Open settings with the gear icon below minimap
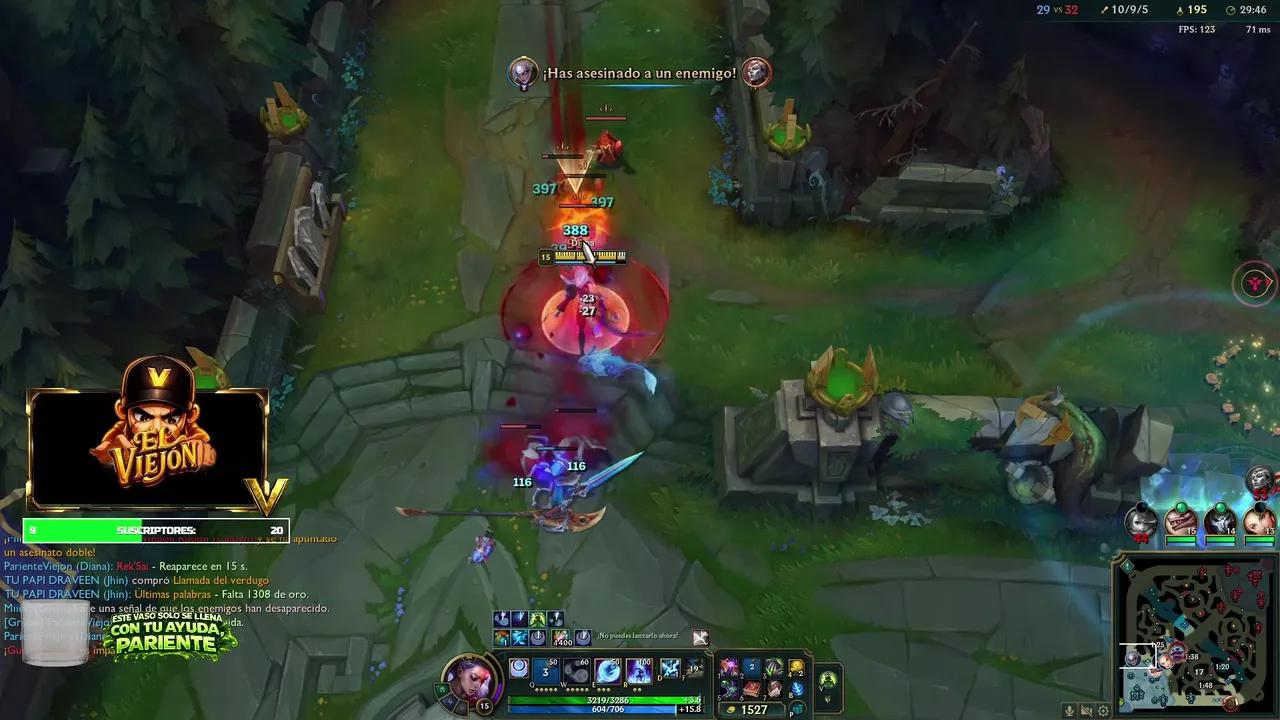Image resolution: width=1280 pixels, height=720 pixels. tap(1103, 710)
